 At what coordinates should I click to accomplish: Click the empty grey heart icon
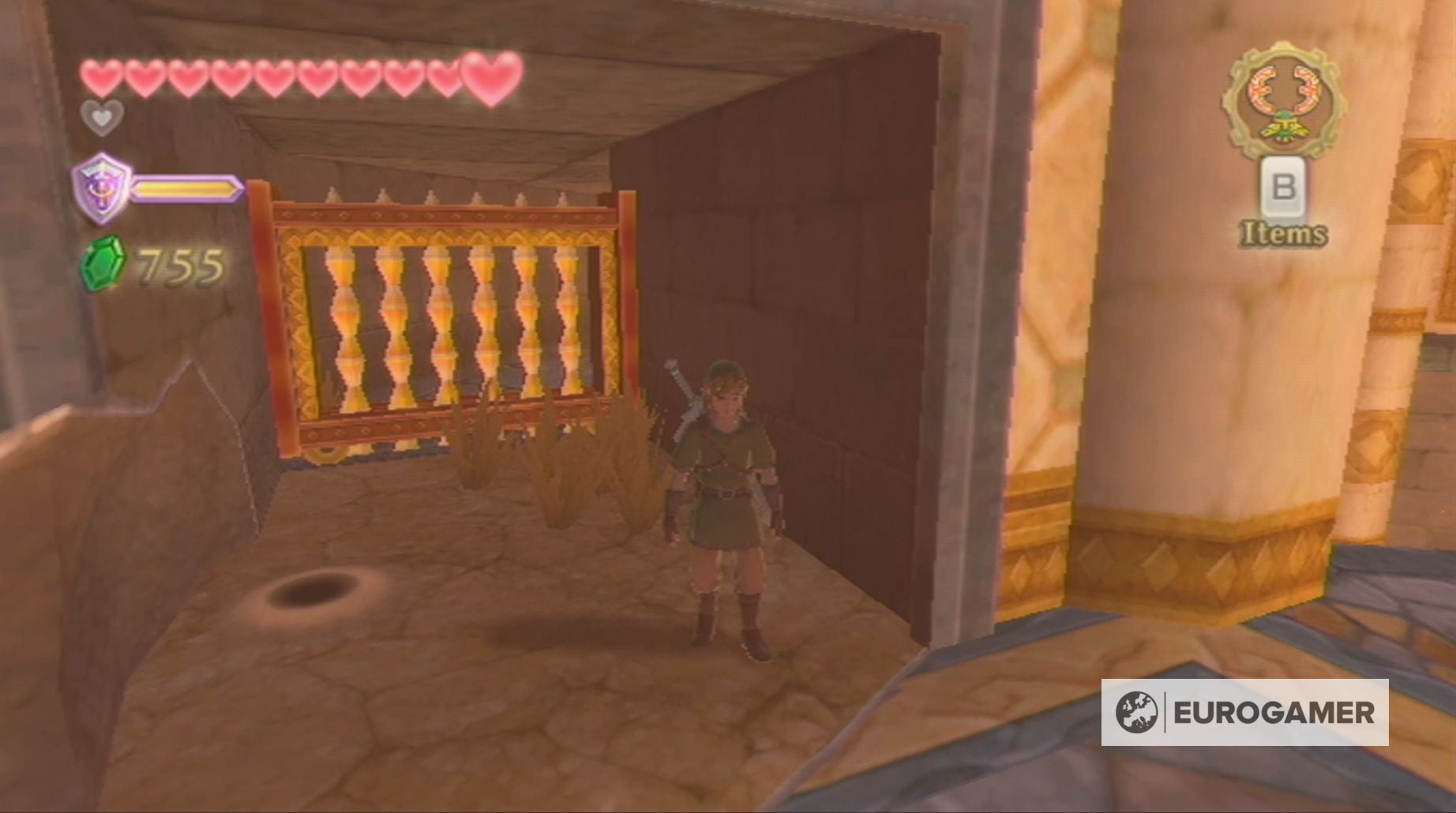tap(101, 118)
